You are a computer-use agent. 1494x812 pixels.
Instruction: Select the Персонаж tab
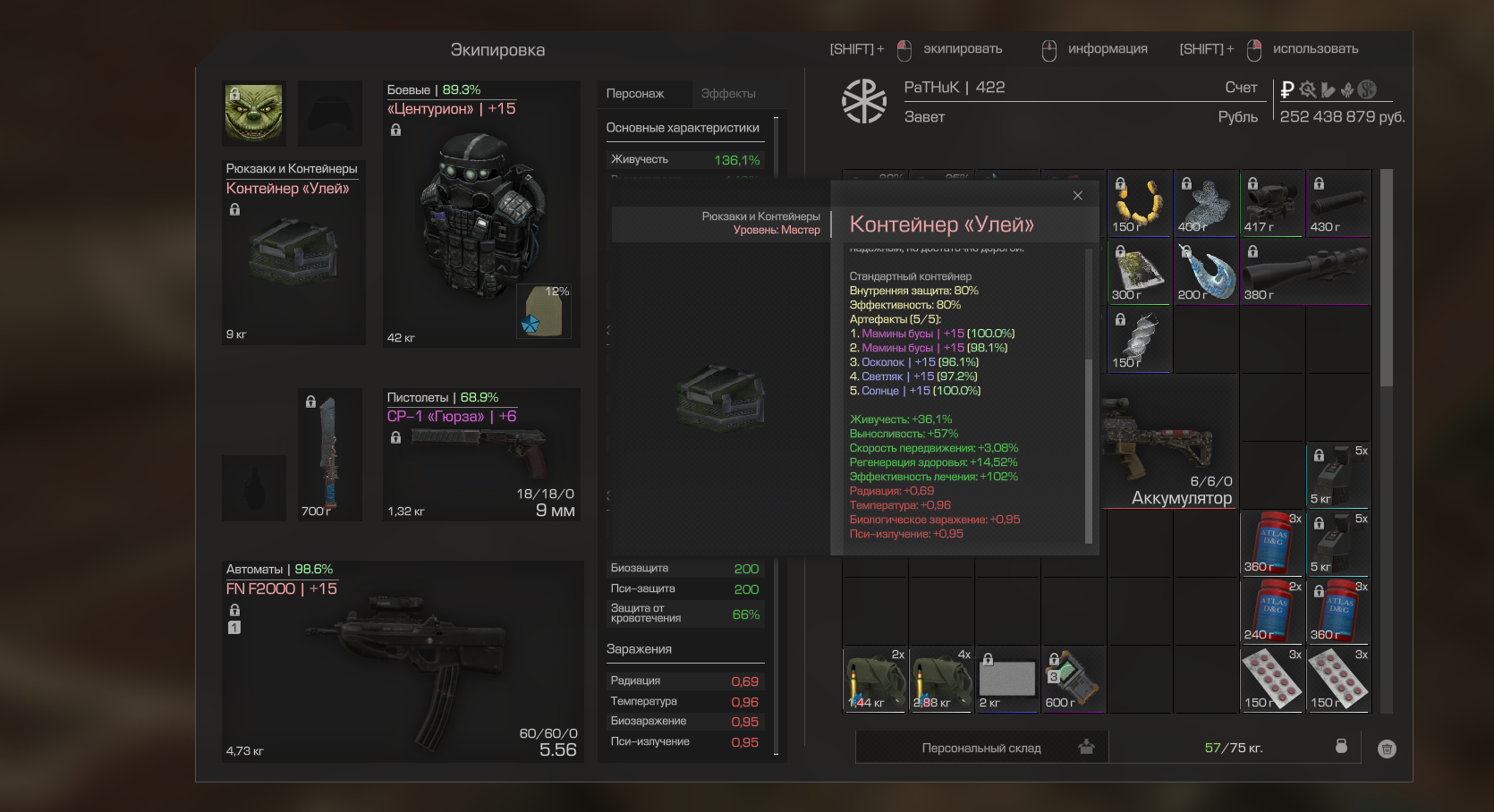coord(635,94)
